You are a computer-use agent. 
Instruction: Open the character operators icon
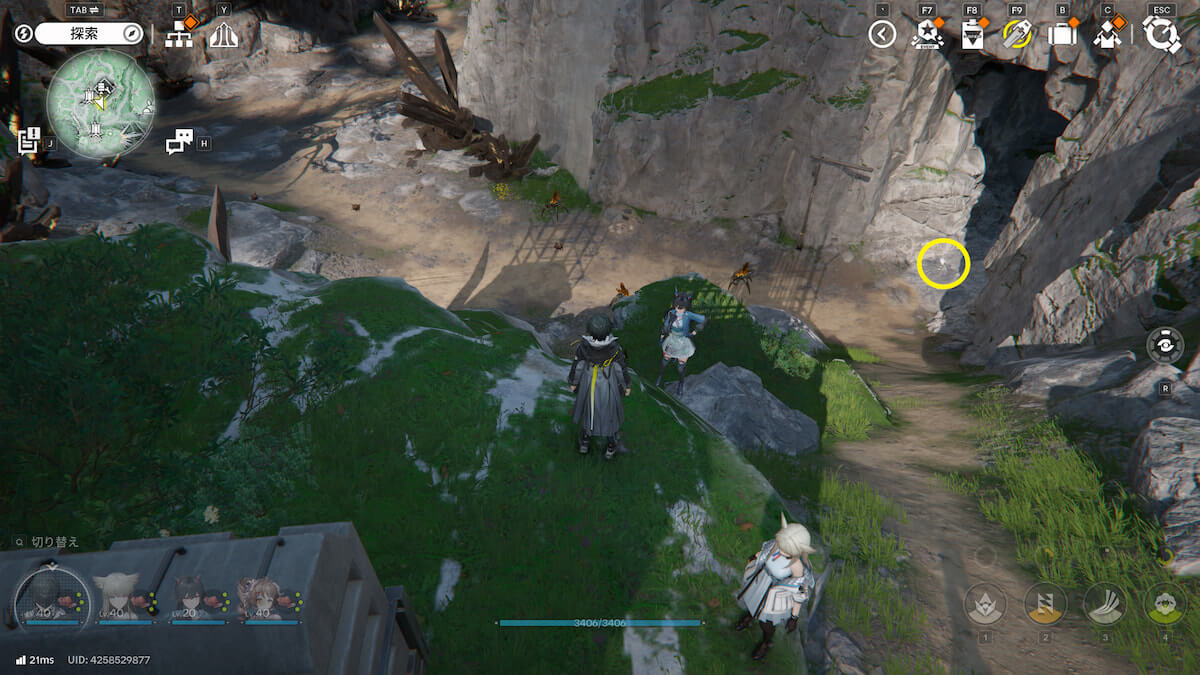(x=1107, y=35)
